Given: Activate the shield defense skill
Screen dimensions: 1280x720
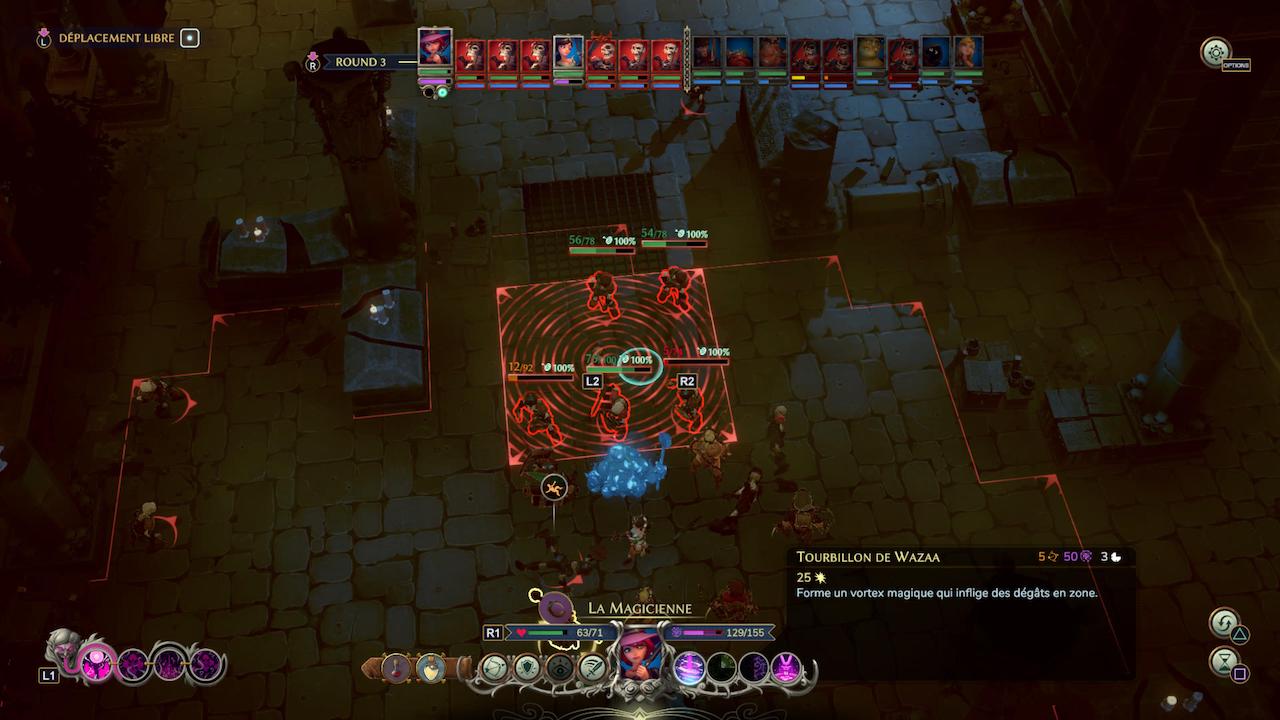Looking at the screenshot, I should (x=527, y=667).
